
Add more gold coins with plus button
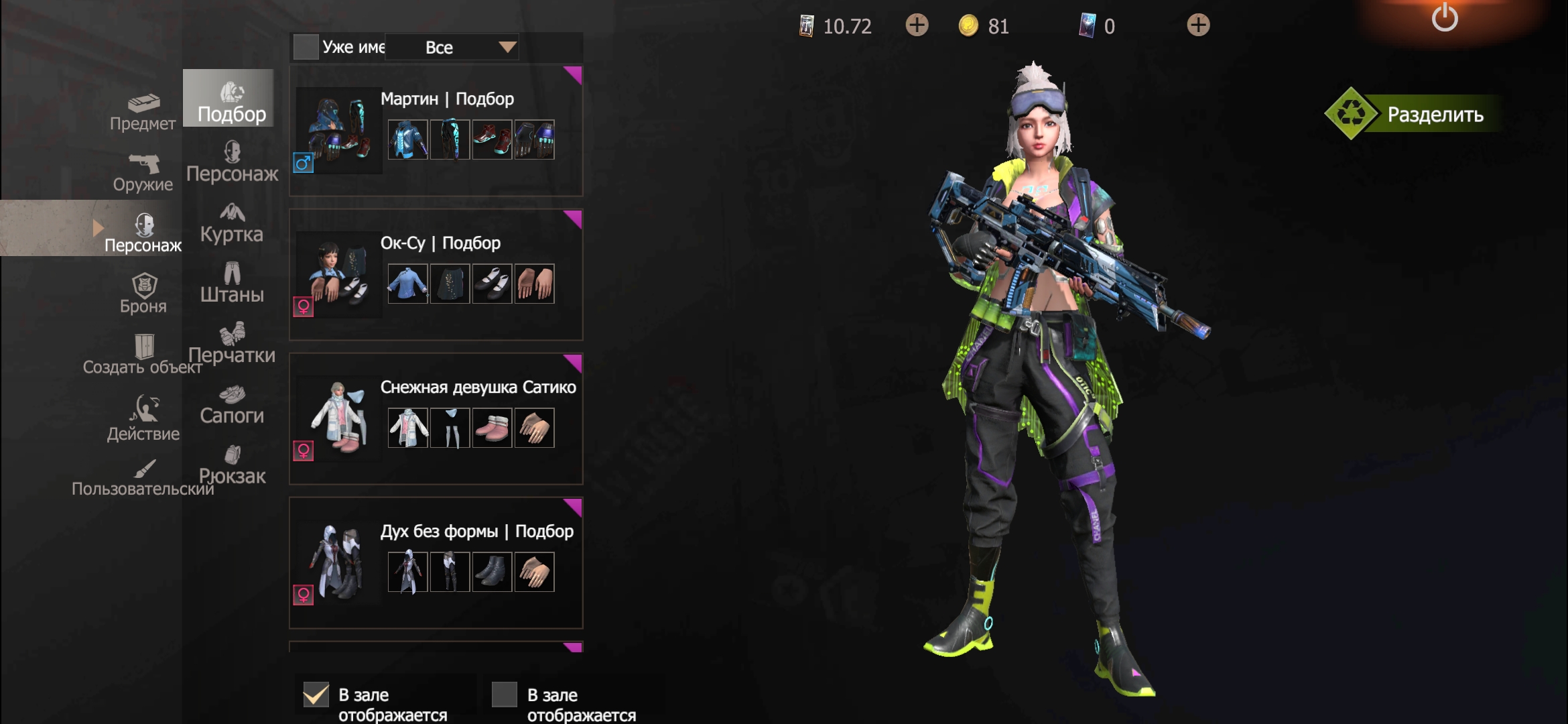pyautogui.click(x=917, y=25)
